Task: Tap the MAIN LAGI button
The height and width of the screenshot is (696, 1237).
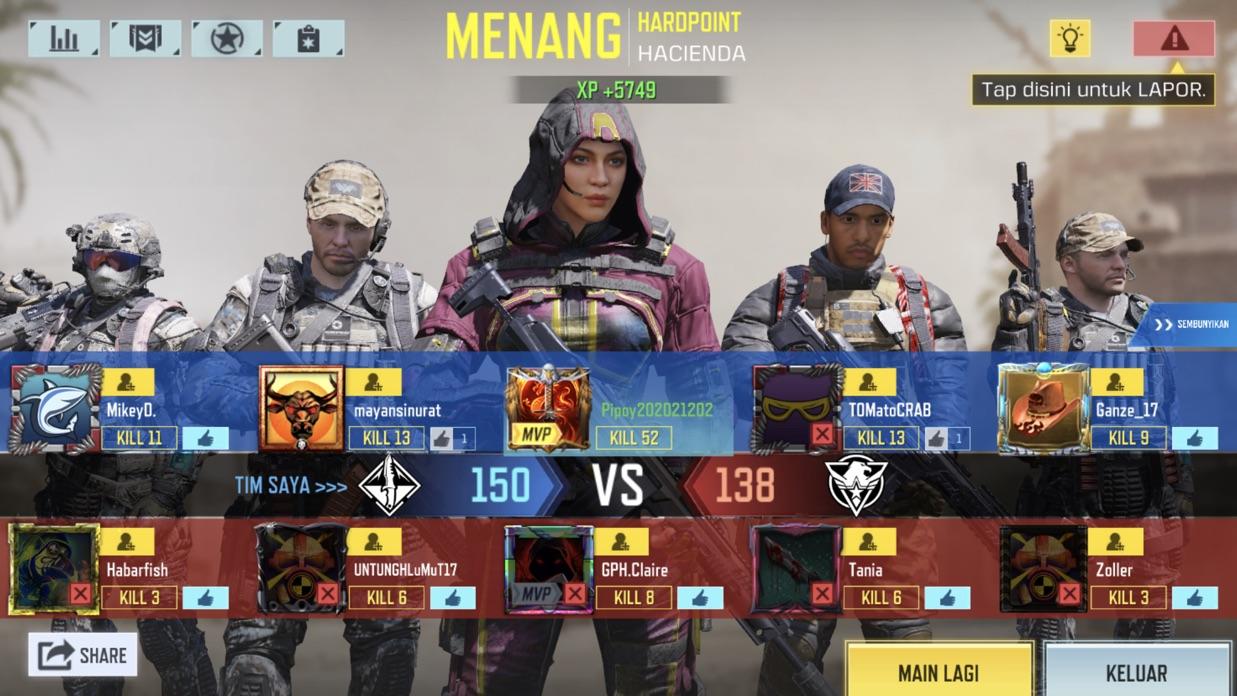Action: click(x=938, y=671)
